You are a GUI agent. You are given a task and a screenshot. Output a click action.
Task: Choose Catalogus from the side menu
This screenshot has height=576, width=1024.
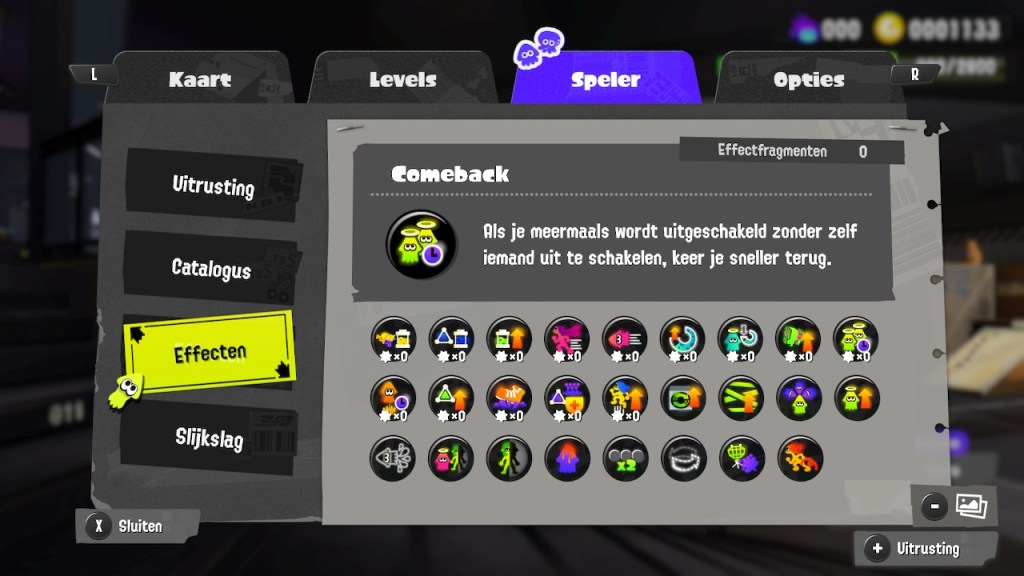tap(211, 268)
